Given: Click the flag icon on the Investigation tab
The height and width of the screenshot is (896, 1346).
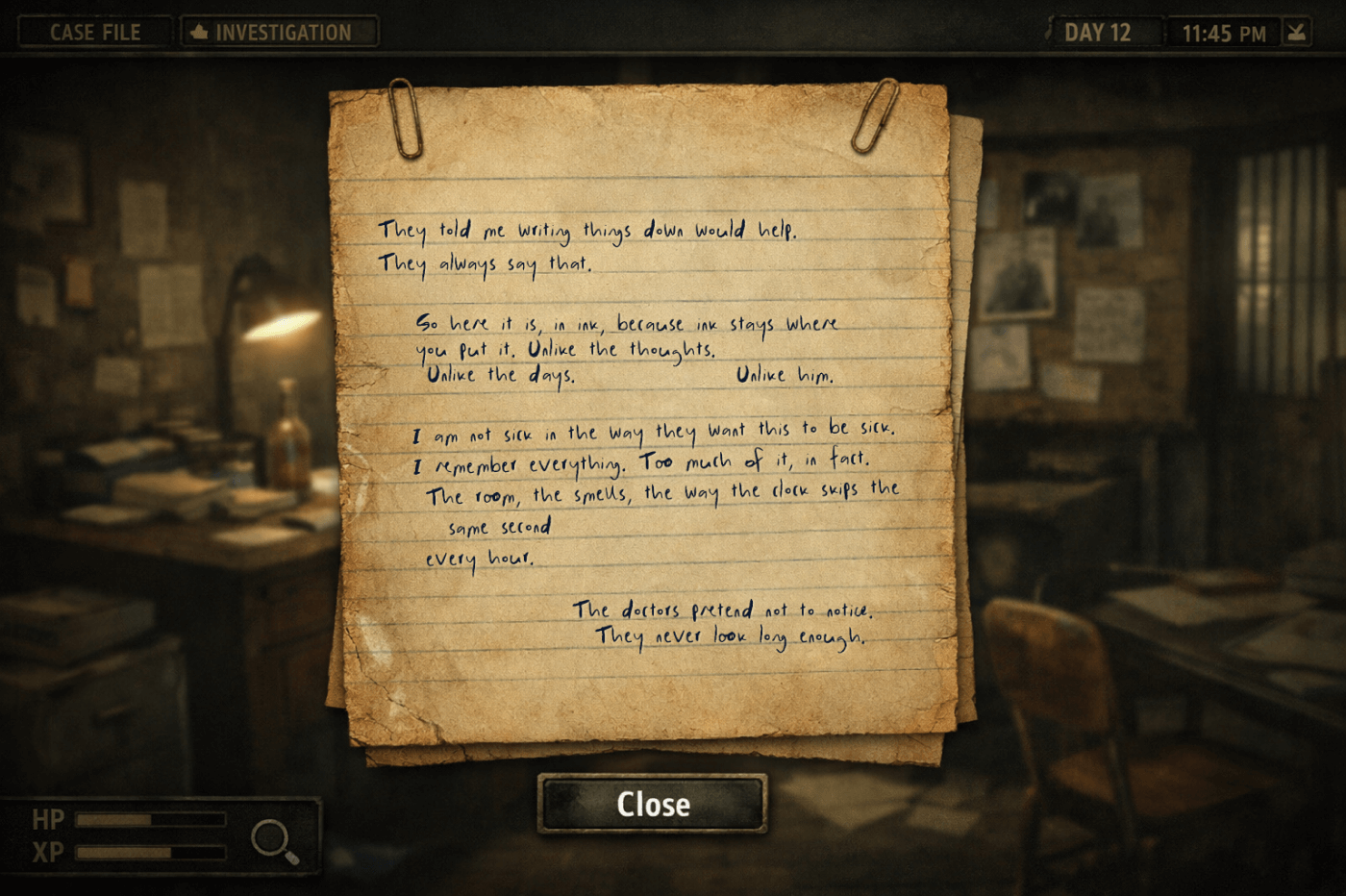Looking at the screenshot, I should click(x=199, y=32).
